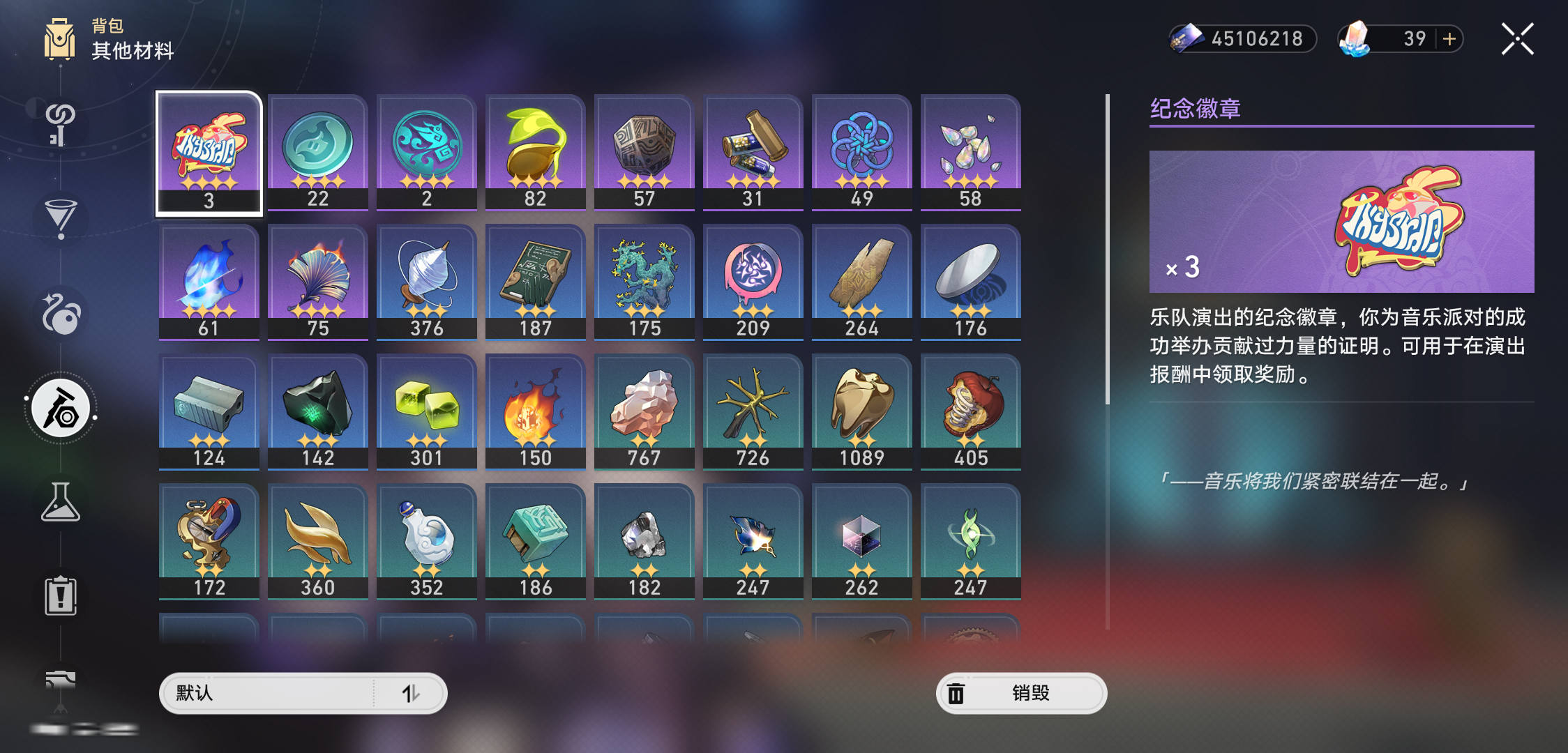Open the exclamation clipboard mission items tab
Viewport: 1568px width, 753px height.
tap(61, 596)
